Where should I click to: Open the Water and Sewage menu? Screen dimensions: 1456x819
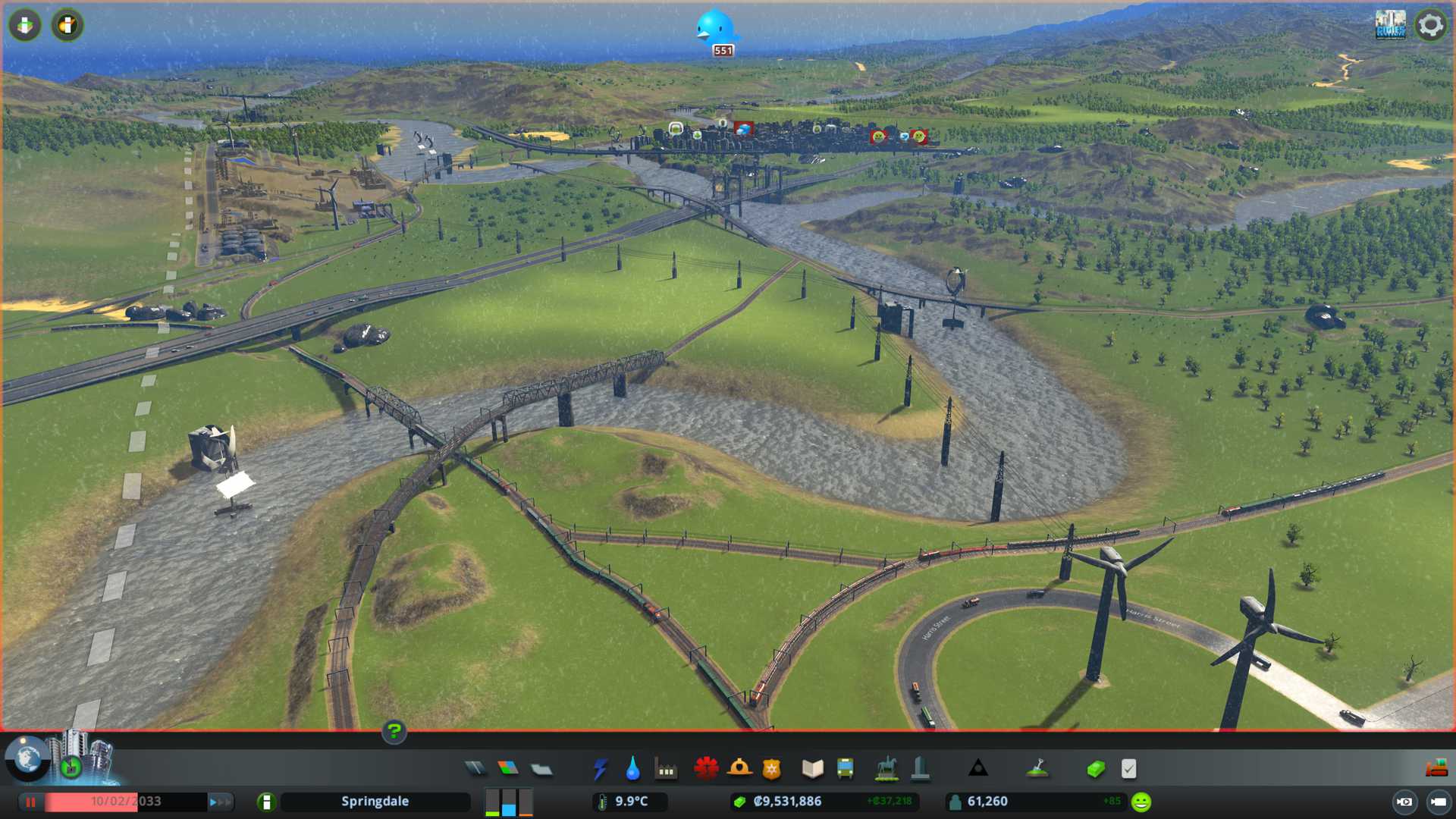pos(632,769)
